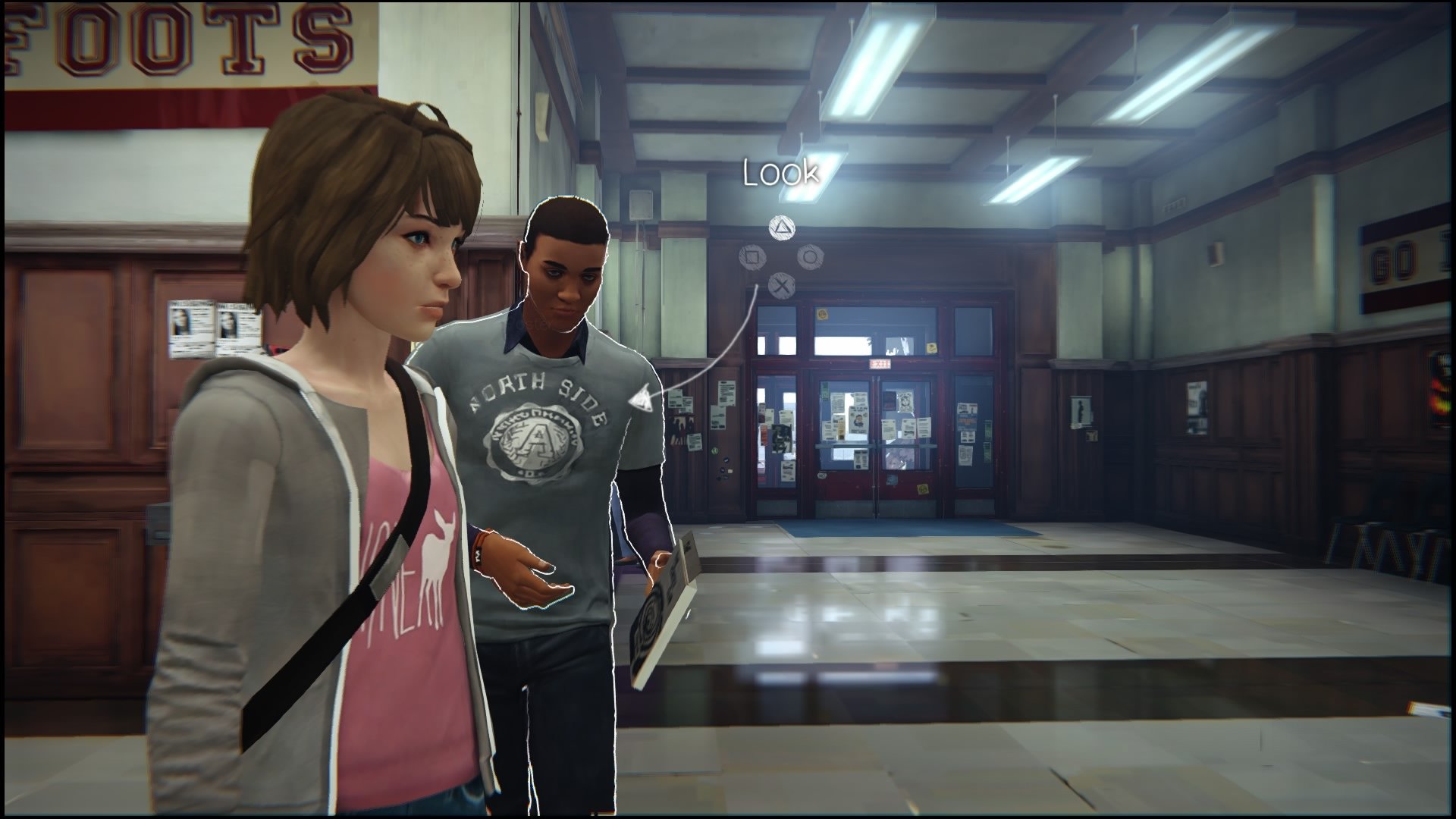Select the Circle button prompt icon

[x=810, y=258]
